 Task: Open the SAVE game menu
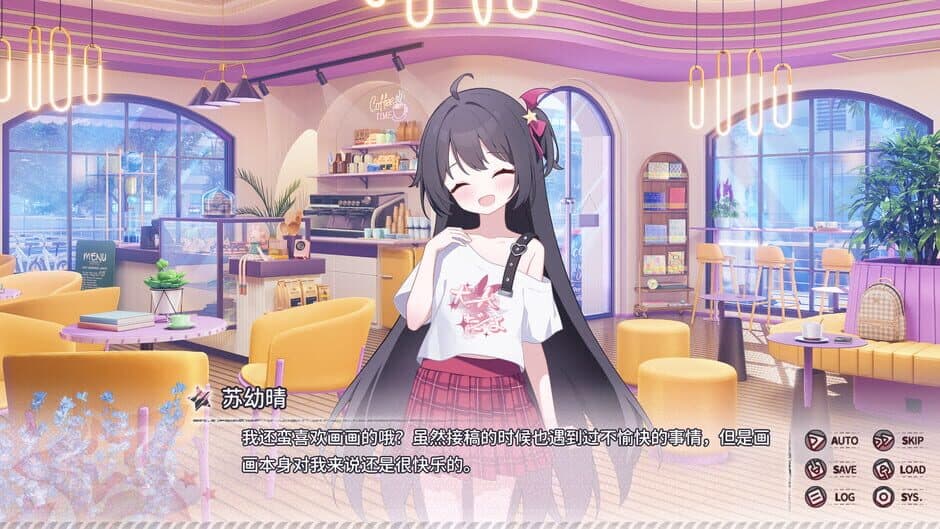coord(832,469)
